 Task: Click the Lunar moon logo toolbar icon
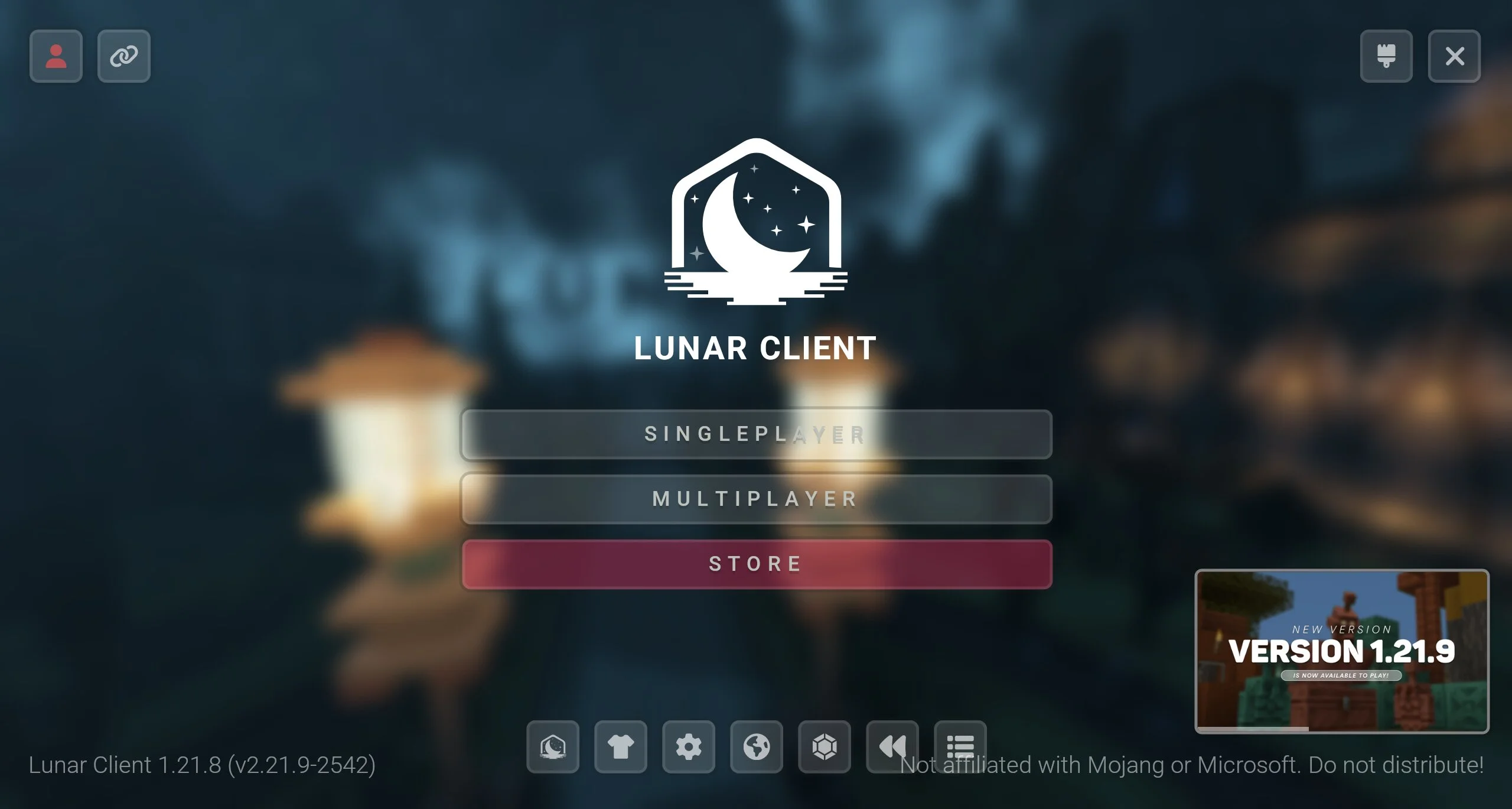pyautogui.click(x=553, y=746)
